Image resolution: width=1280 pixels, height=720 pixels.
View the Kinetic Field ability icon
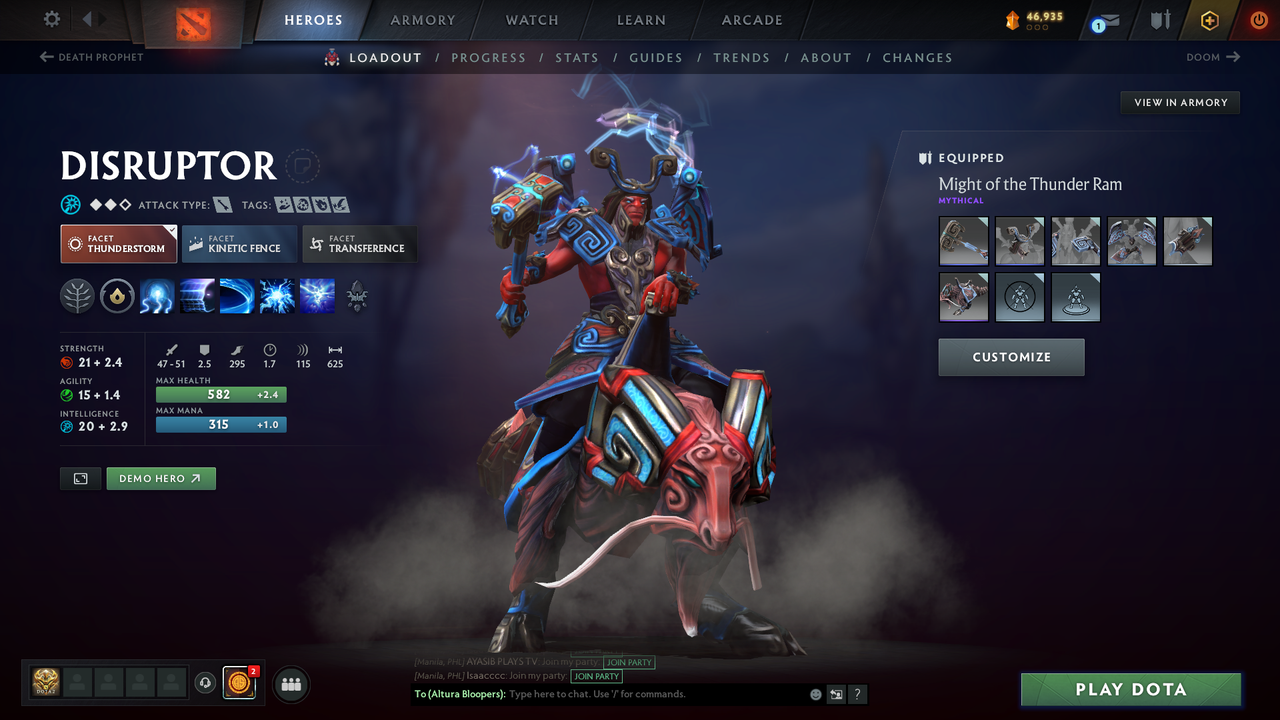[237, 296]
